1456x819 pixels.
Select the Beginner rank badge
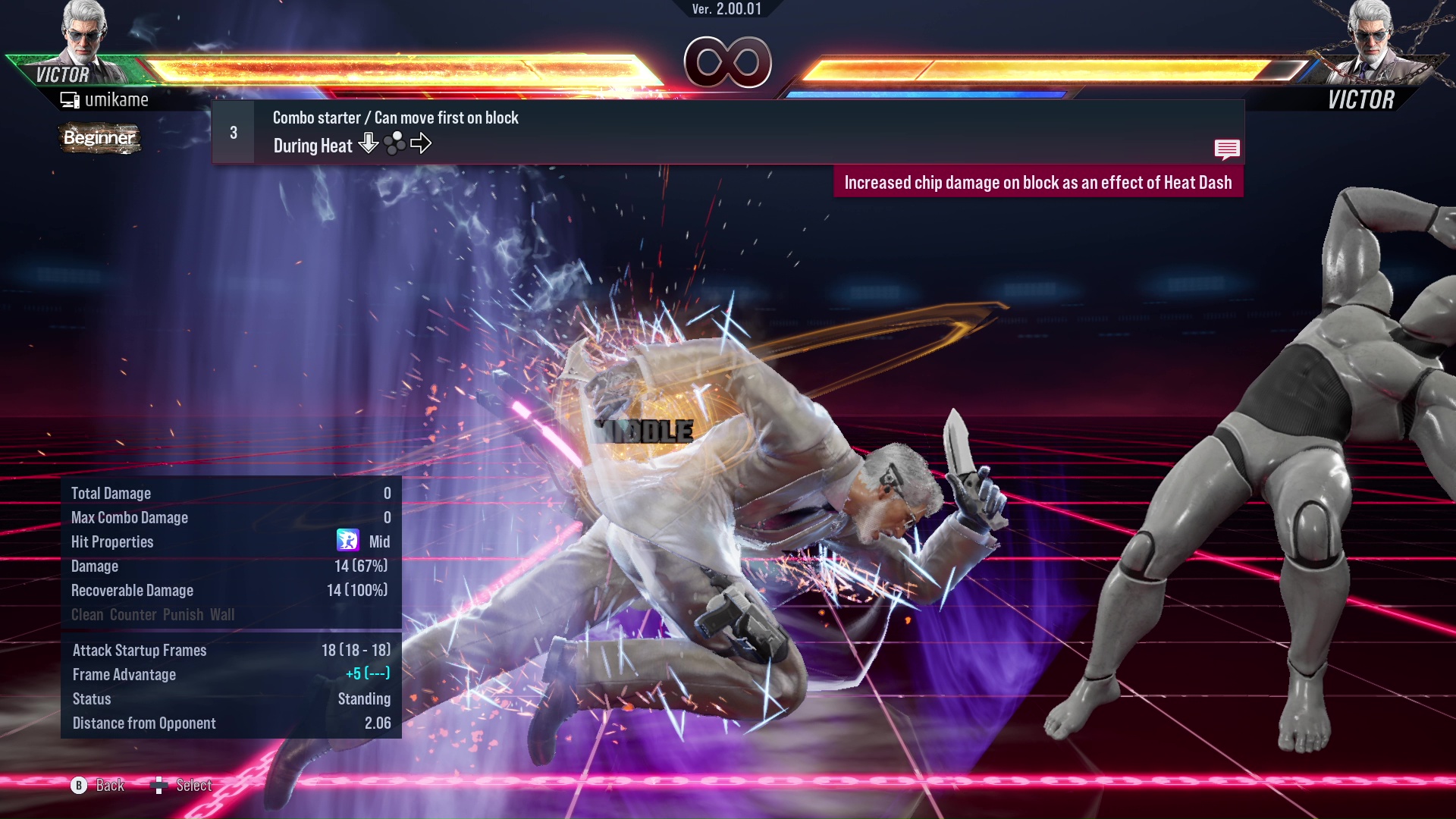click(100, 139)
